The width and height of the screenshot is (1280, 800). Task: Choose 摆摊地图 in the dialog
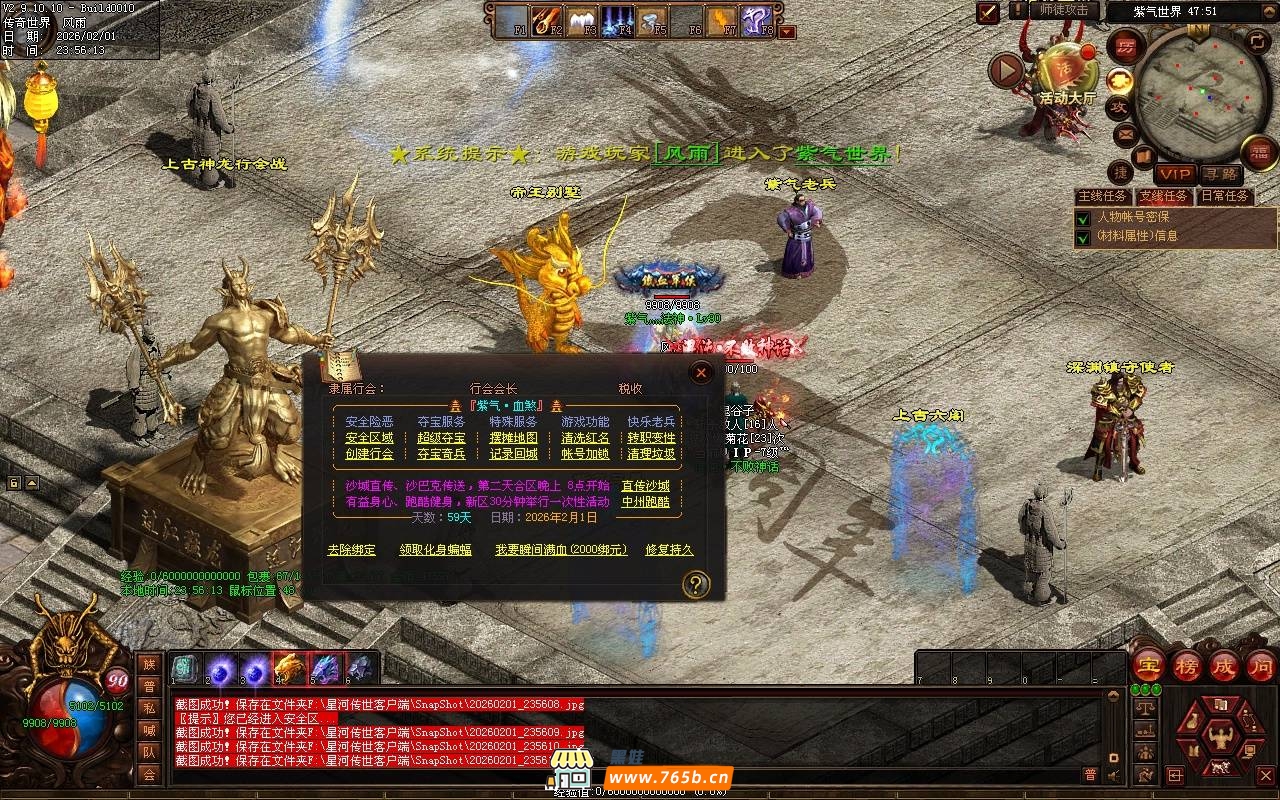click(513, 438)
